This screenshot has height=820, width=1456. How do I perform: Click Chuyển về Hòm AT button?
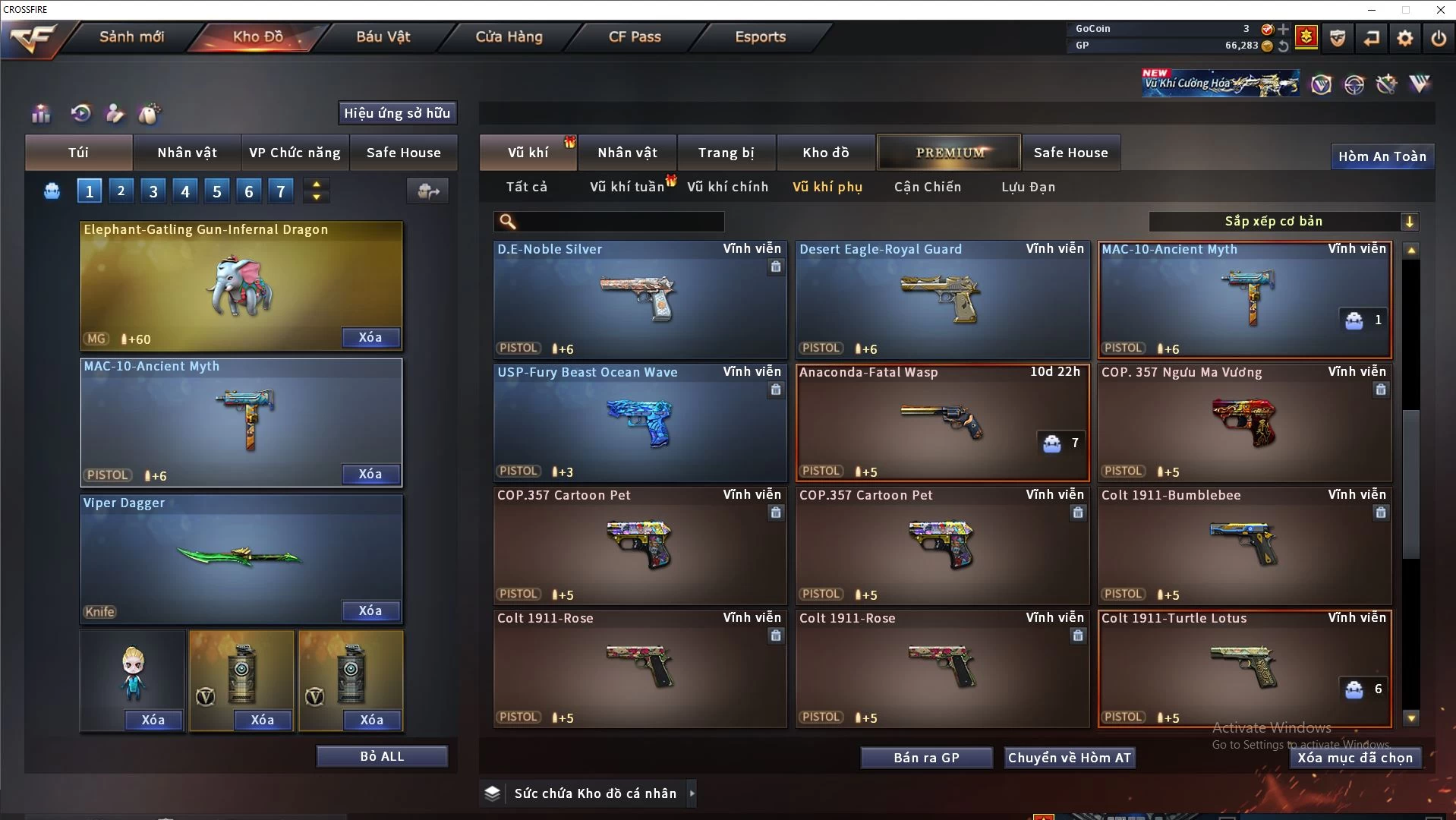[1069, 758]
